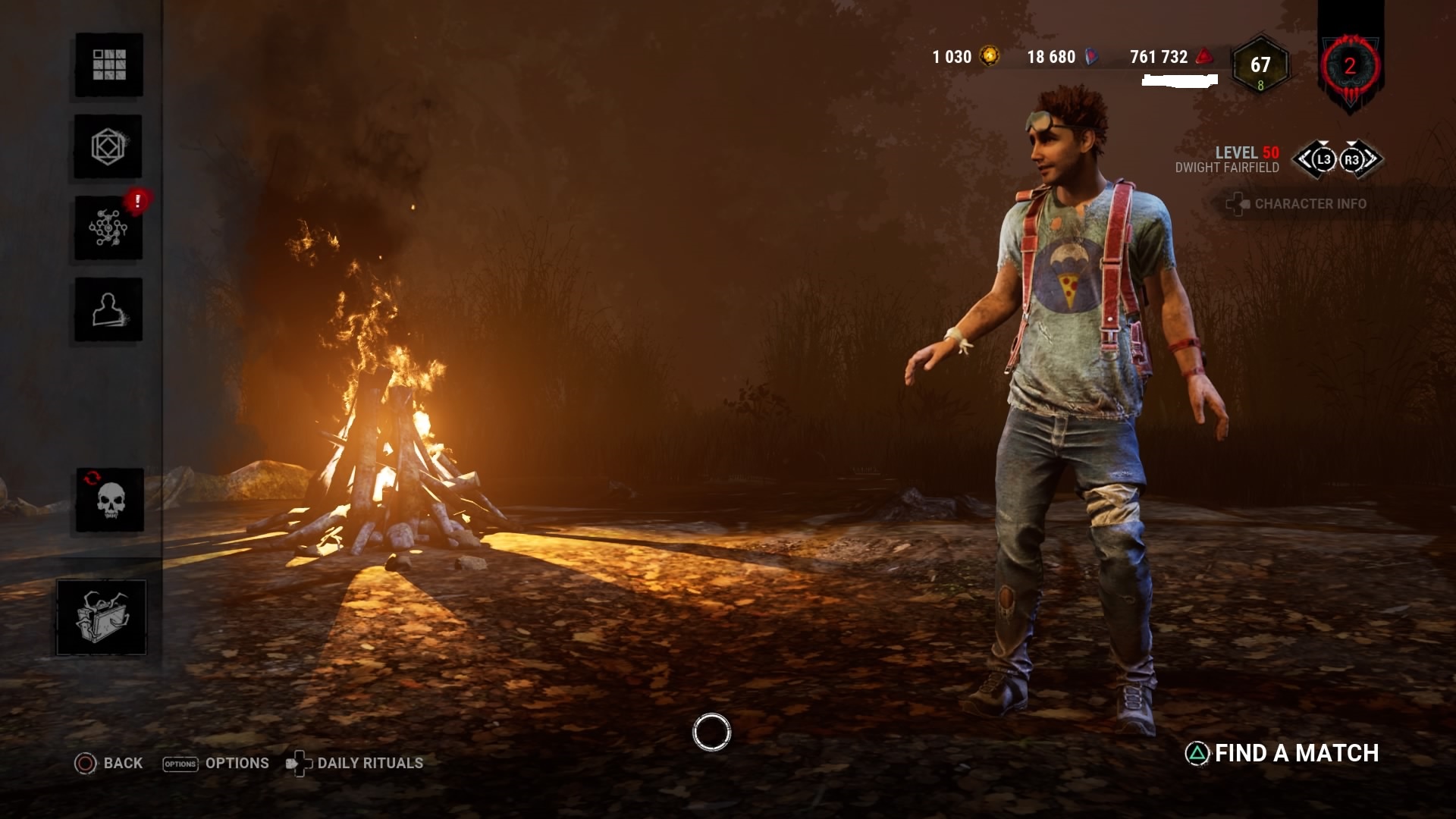Open the Options menu

click(x=216, y=763)
